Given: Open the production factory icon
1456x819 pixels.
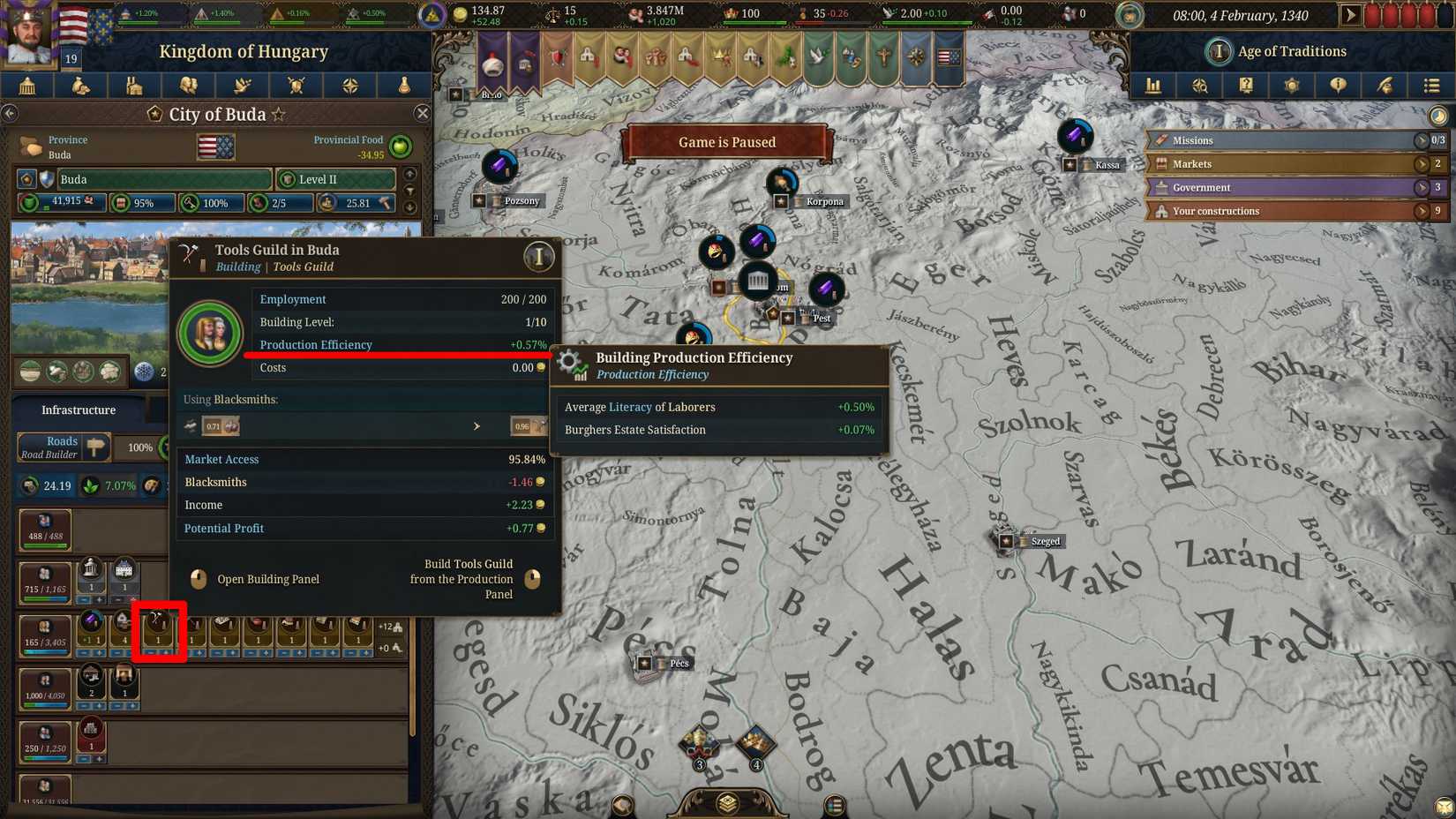Looking at the screenshot, I should (x=134, y=85).
